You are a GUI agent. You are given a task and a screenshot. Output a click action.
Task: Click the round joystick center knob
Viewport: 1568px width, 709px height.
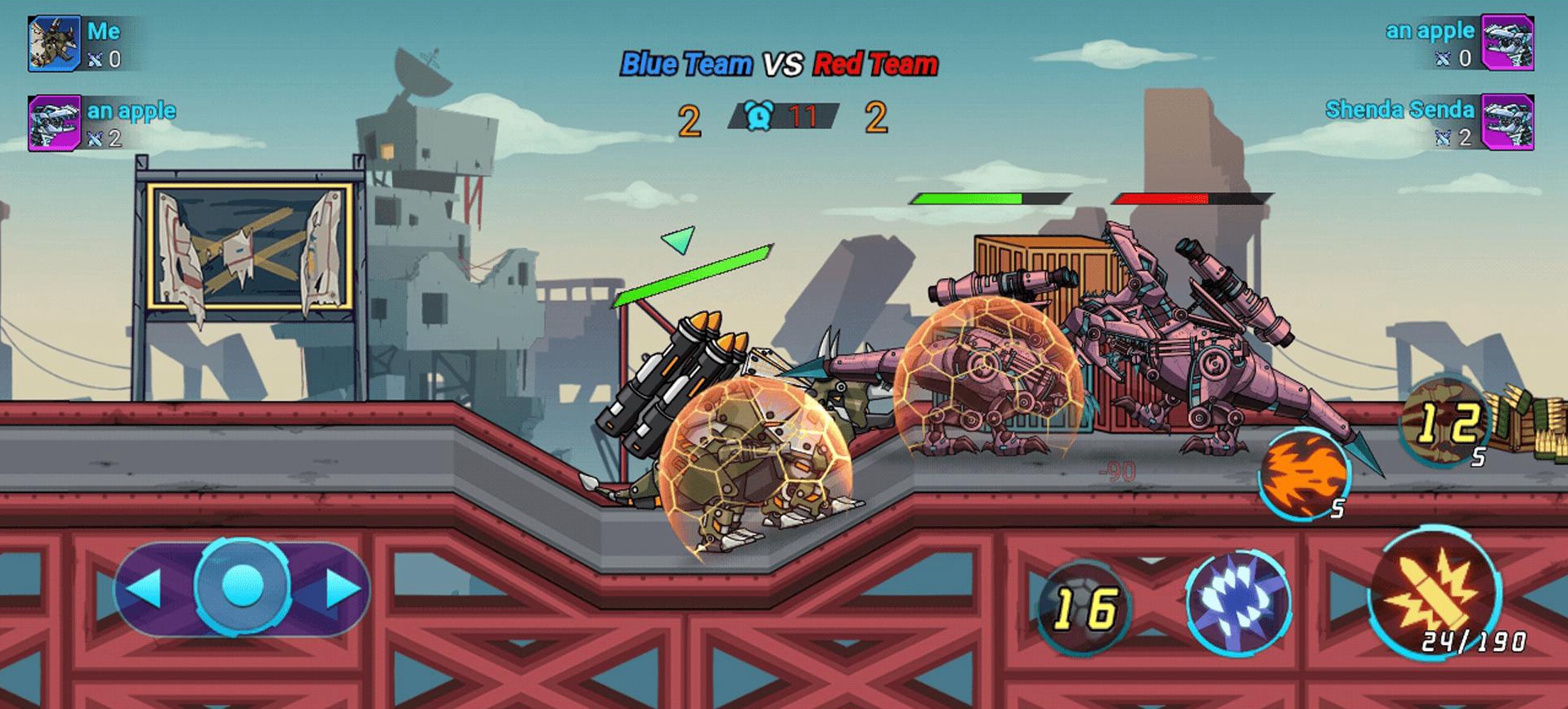pos(242,586)
